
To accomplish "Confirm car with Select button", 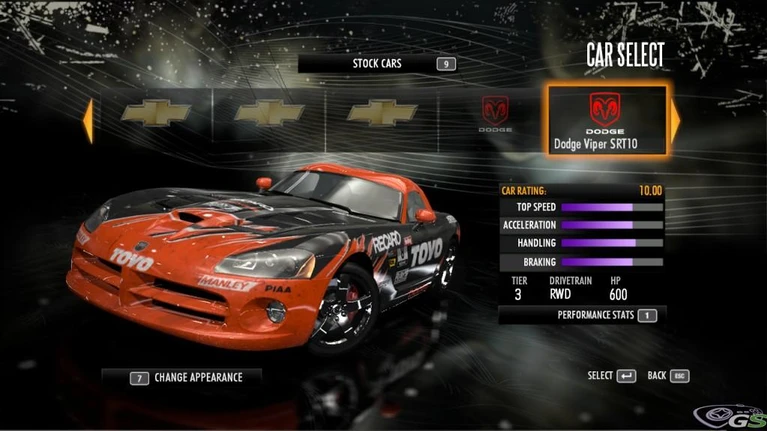I will click(612, 376).
